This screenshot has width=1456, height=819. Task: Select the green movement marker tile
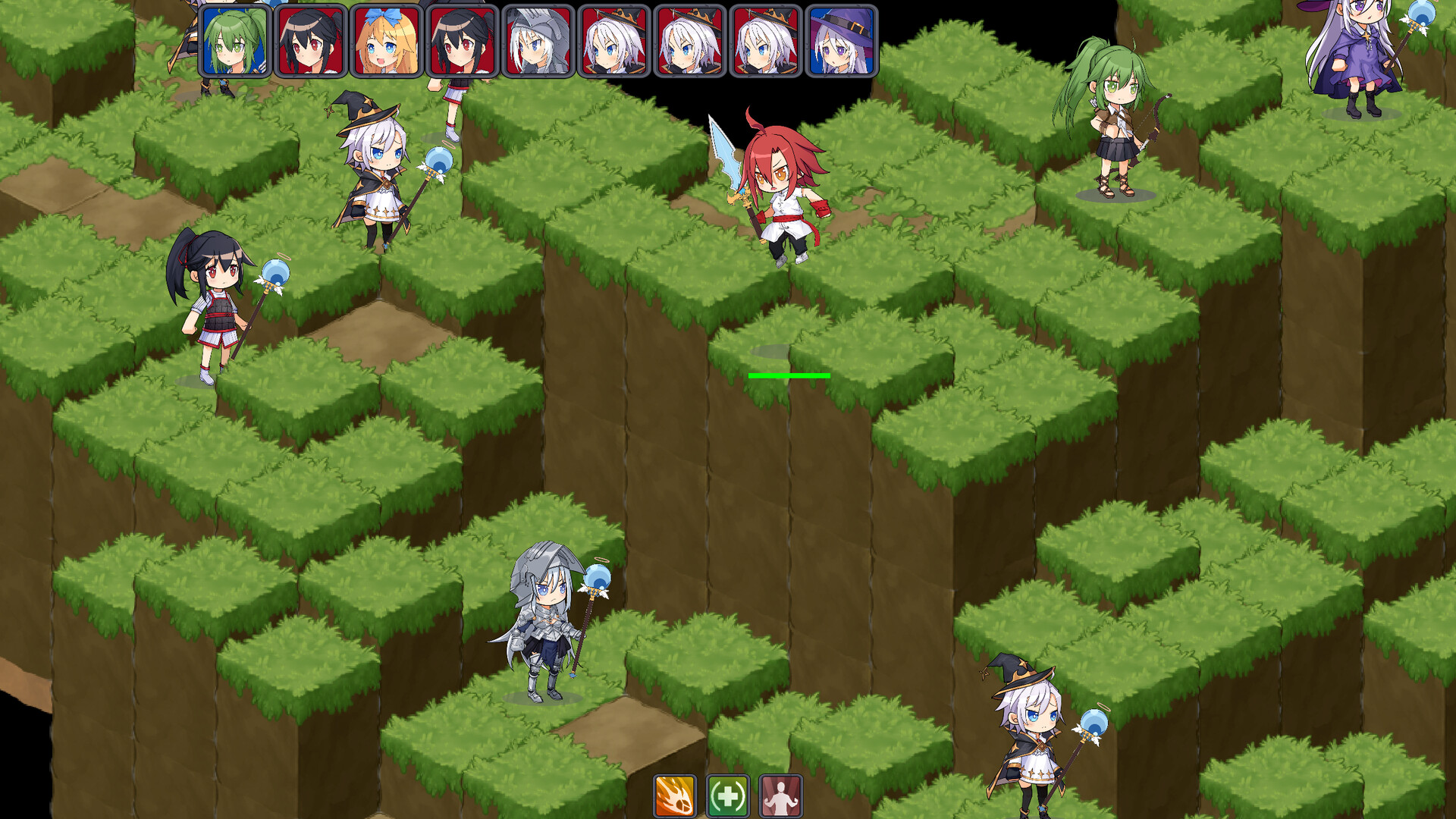pyautogui.click(x=789, y=375)
